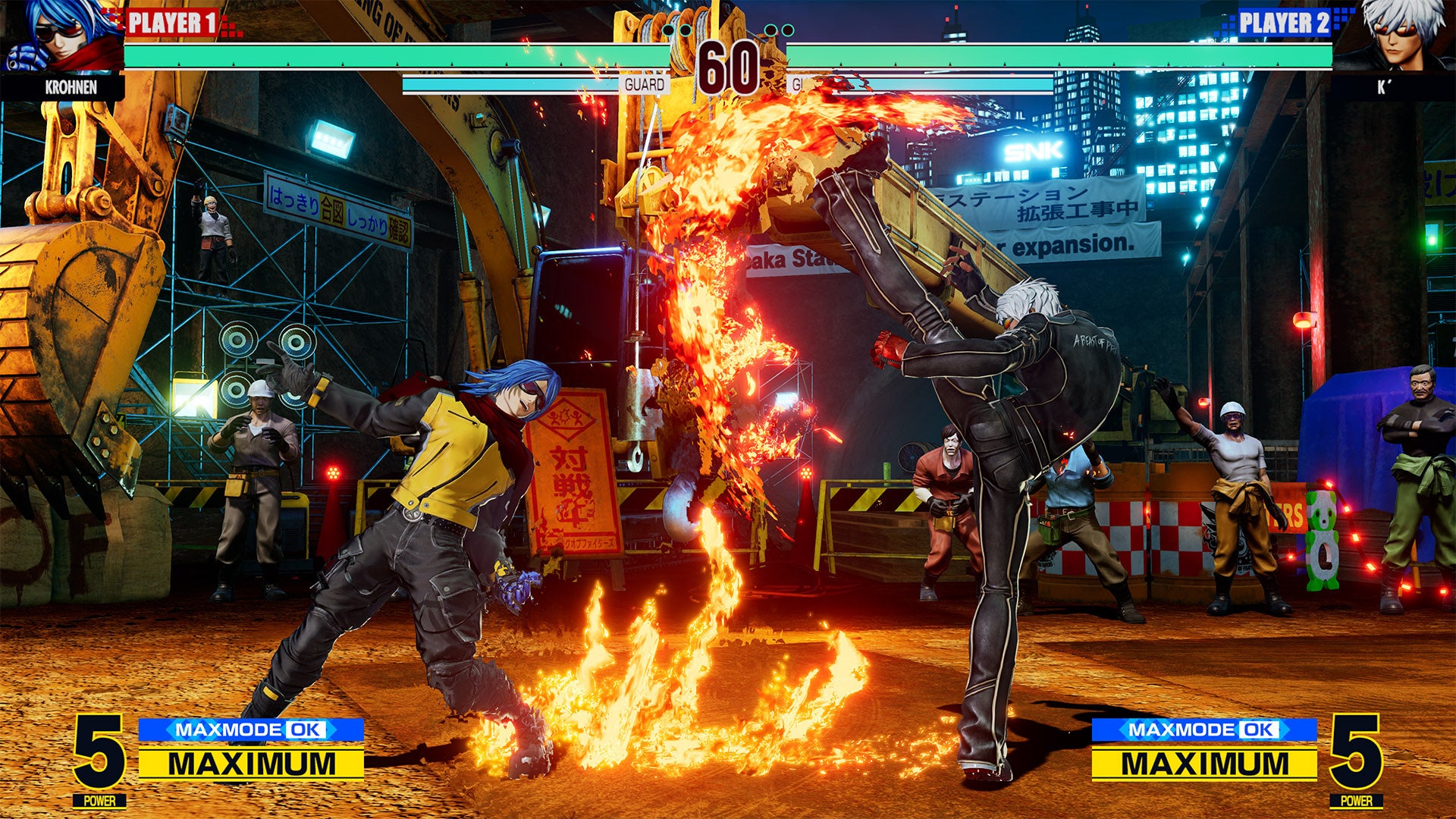Click Krohnen's character portrait
The image size is (1456, 819).
61,36
